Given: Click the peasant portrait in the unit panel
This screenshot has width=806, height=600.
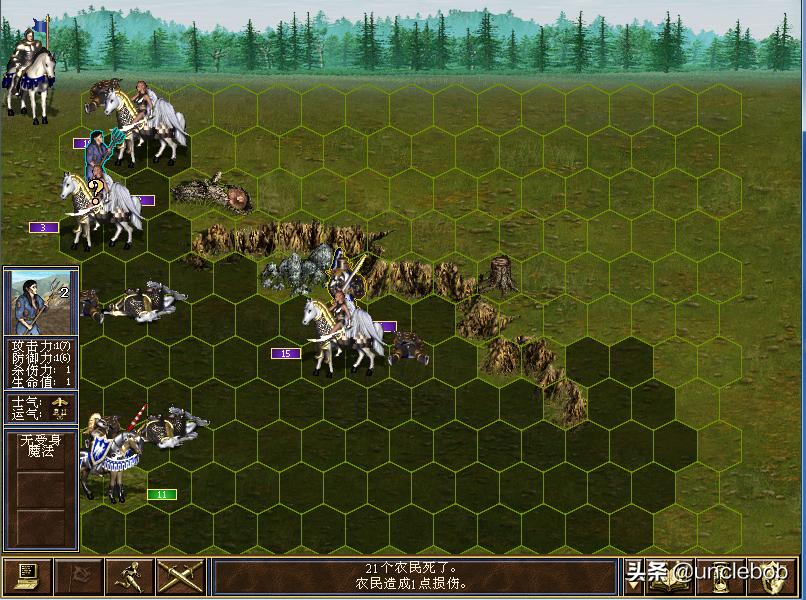Looking at the screenshot, I should (x=40, y=302).
